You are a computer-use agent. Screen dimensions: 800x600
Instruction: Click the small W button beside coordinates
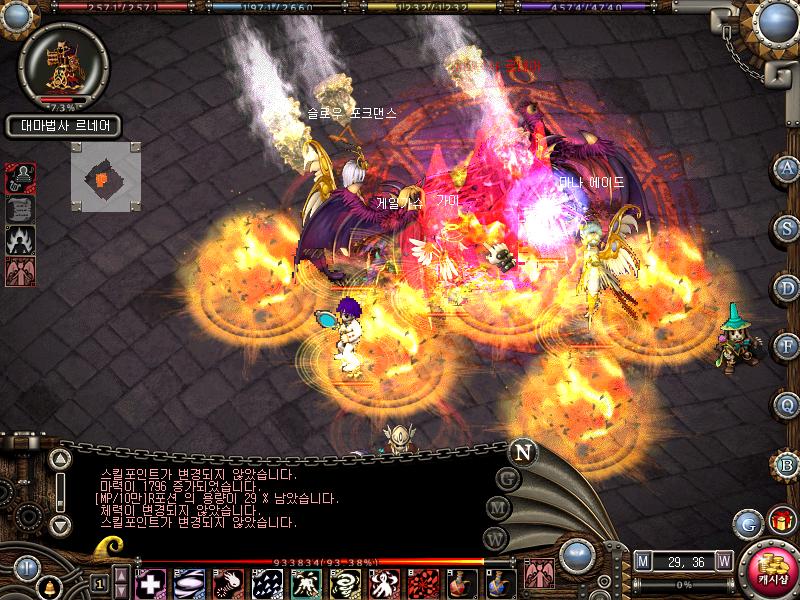coord(723,562)
